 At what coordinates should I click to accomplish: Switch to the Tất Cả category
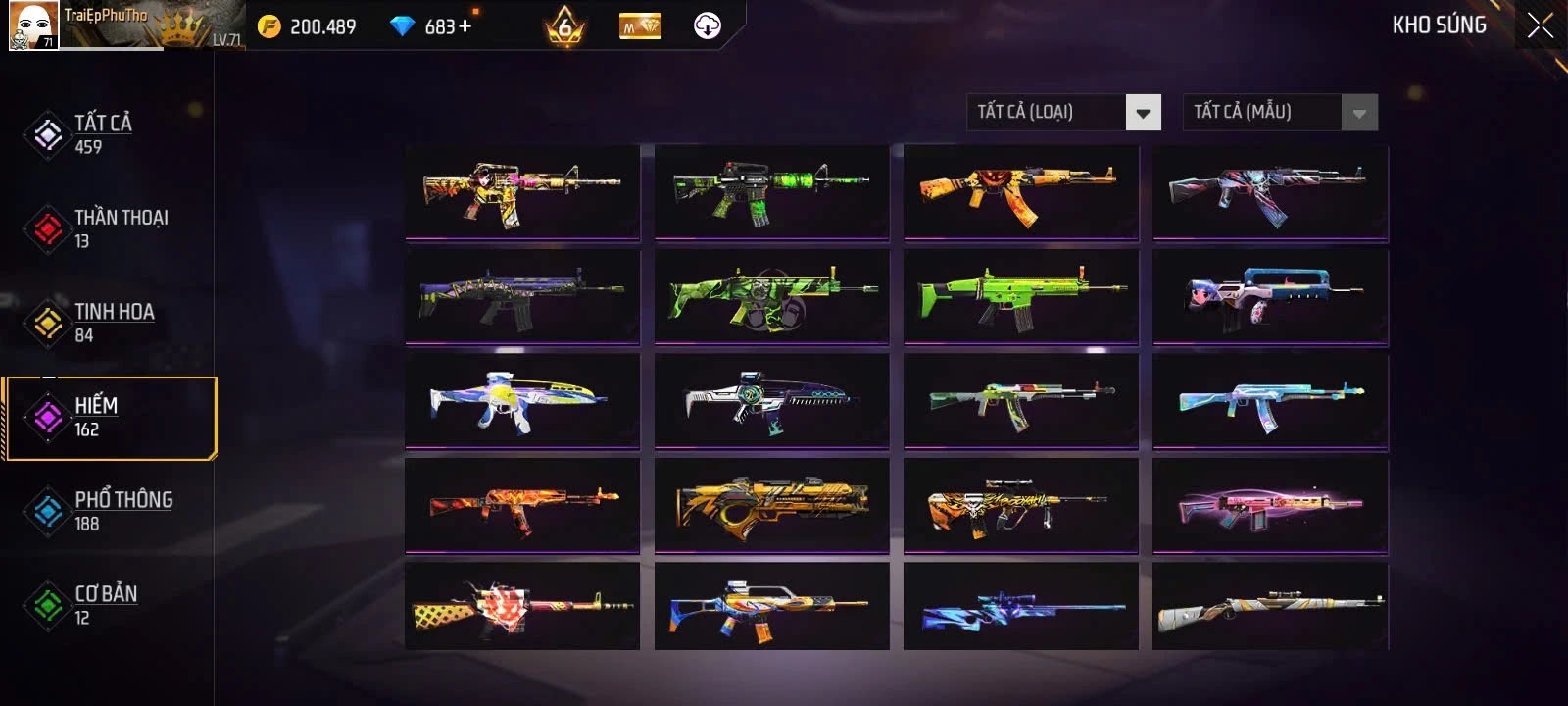[102, 133]
